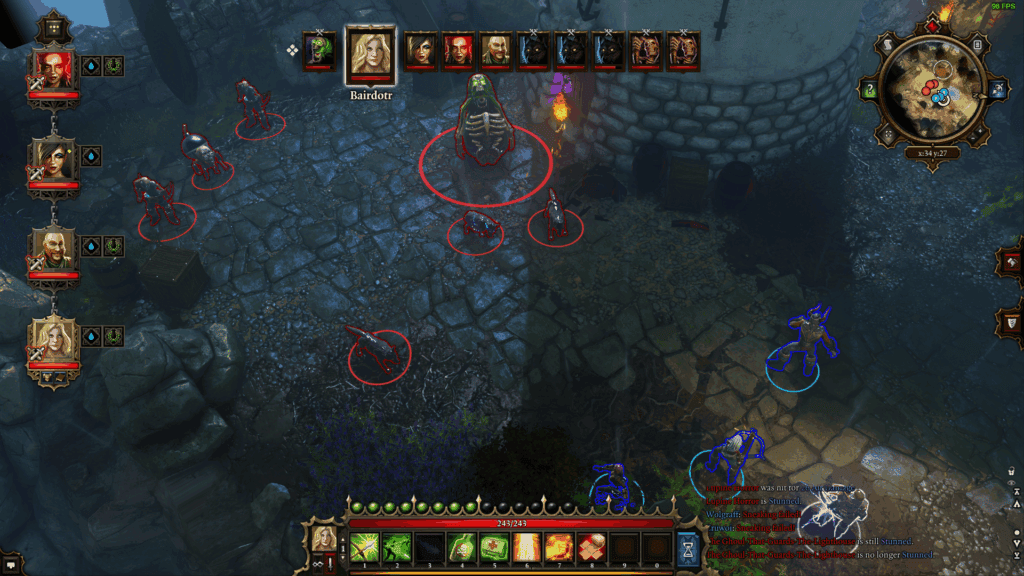Image resolution: width=1024 pixels, height=576 pixels.
Task: Select the poison flask item in slot 4
Action: [462, 547]
